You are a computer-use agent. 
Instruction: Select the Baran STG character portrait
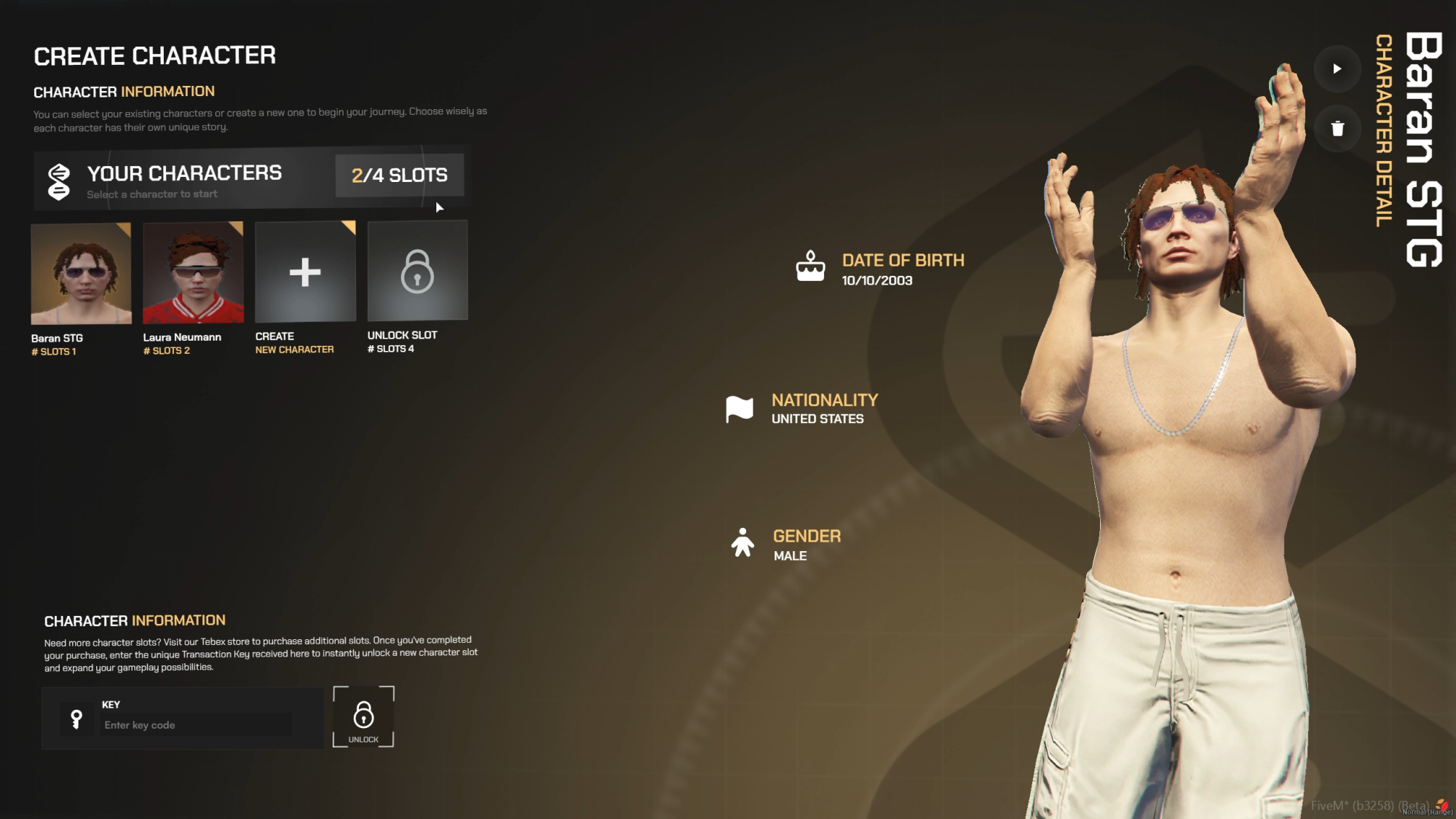(81, 274)
